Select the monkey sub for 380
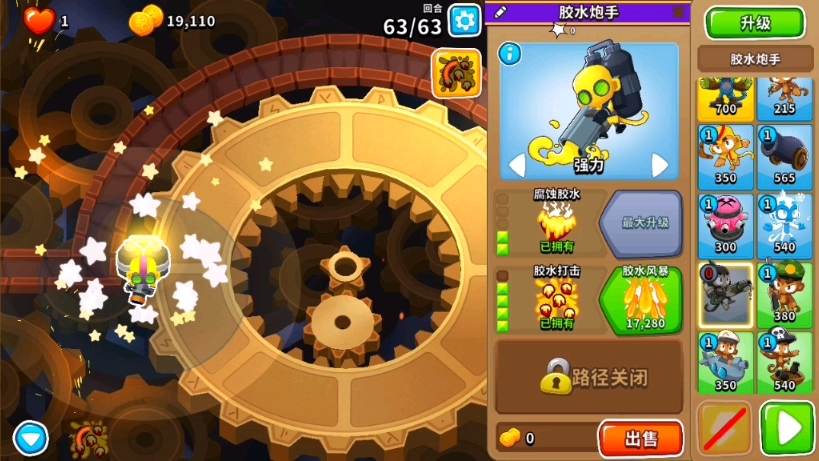Screen dimensions: 819x461 click(784, 294)
